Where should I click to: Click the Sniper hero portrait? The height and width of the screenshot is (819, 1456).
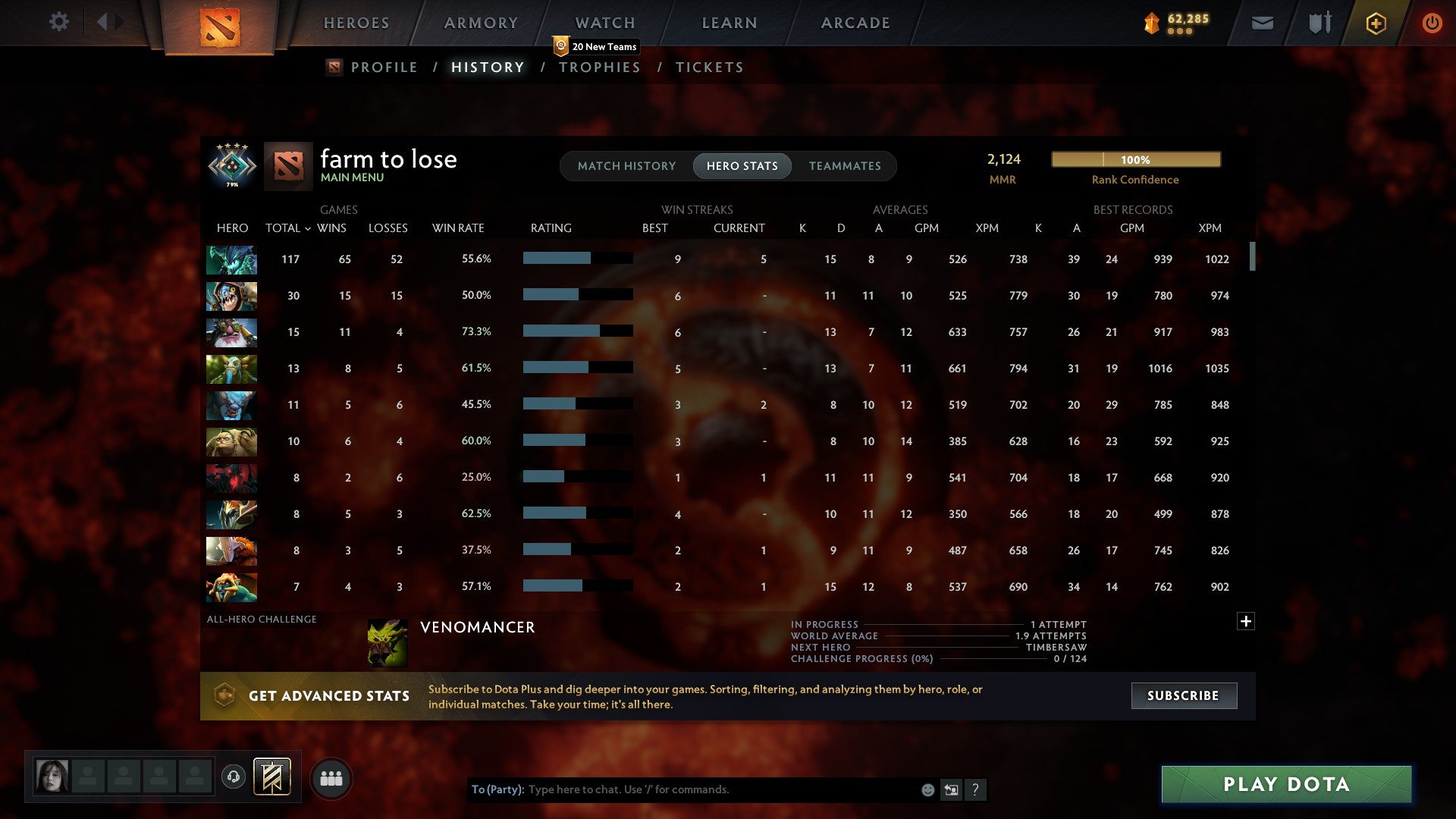[x=231, y=332]
